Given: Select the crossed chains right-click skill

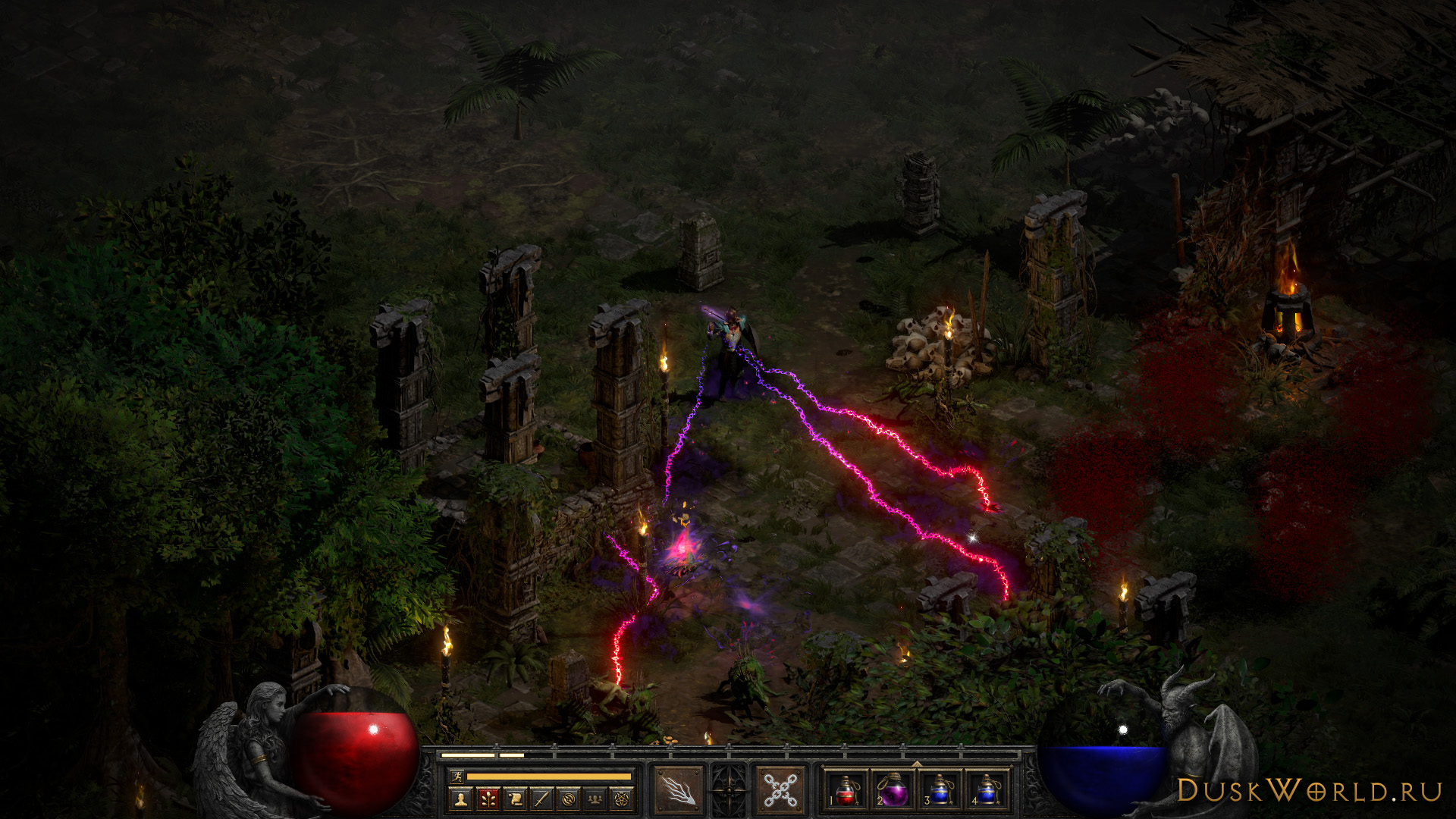Looking at the screenshot, I should tap(779, 790).
